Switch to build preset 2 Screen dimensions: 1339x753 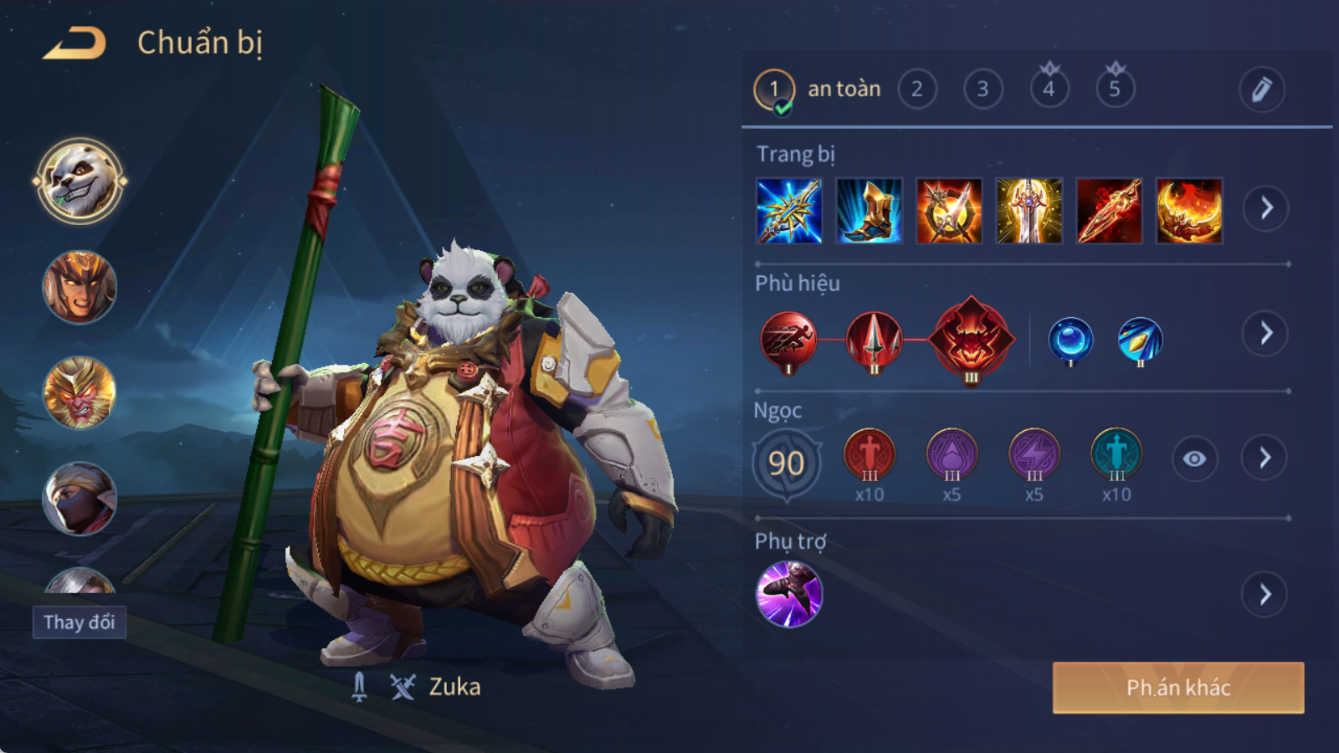[917, 90]
